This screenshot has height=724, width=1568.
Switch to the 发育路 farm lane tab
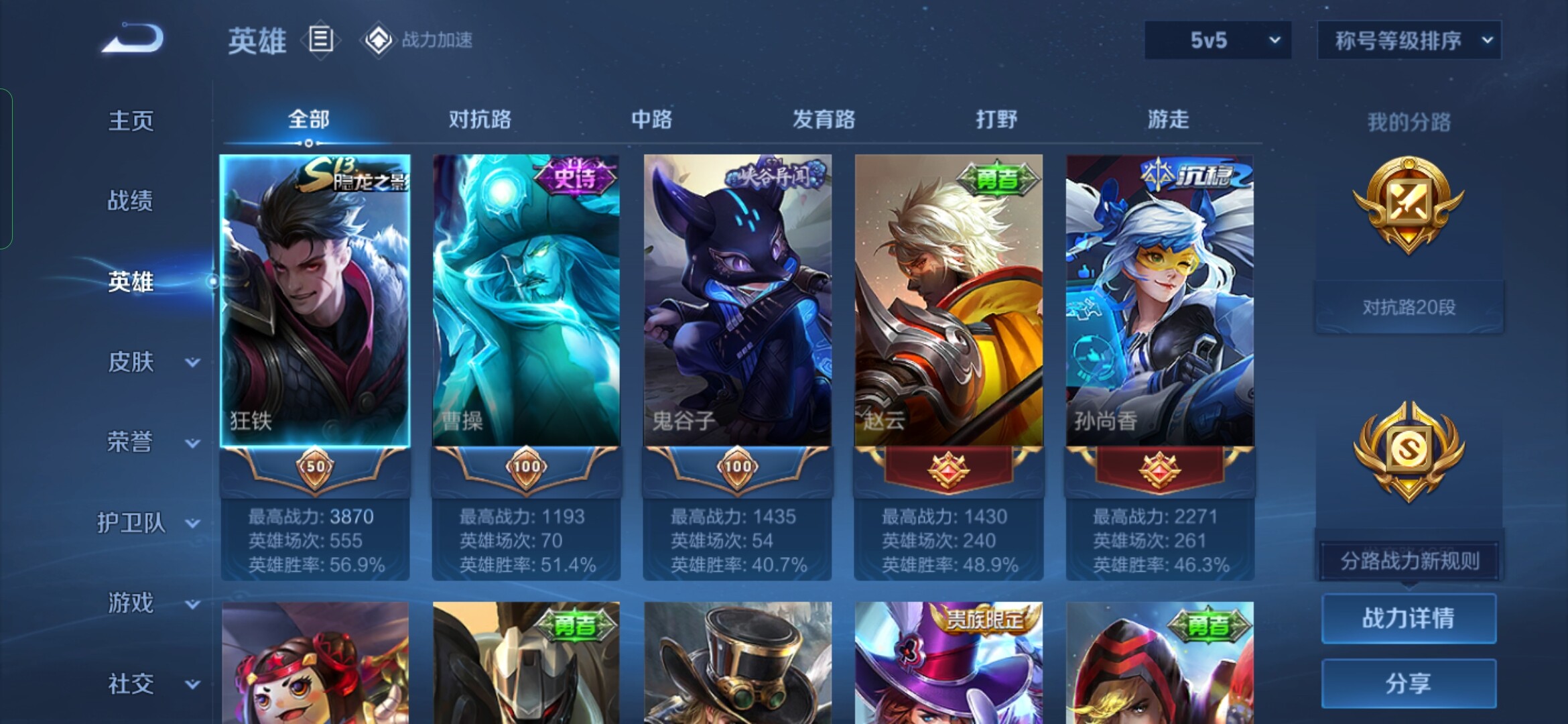(x=824, y=120)
